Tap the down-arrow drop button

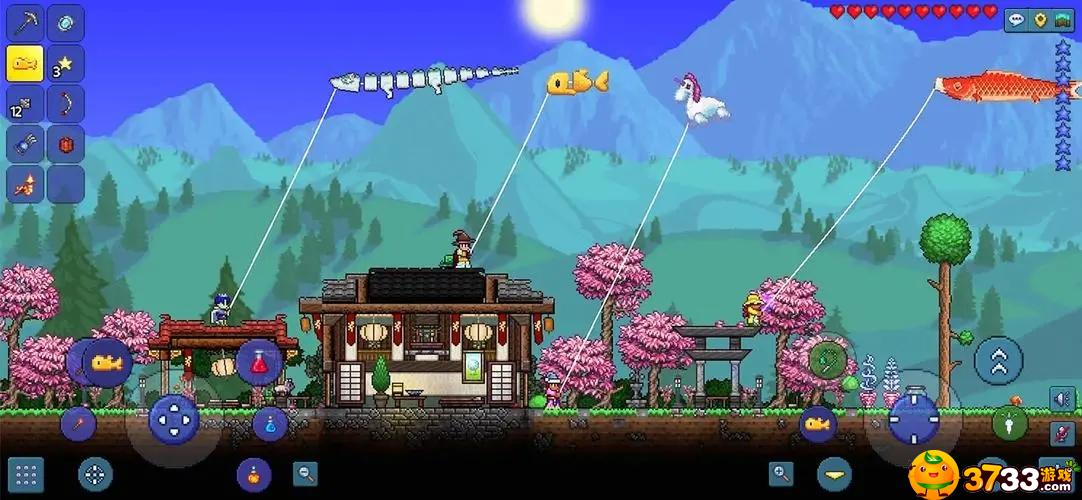point(834,473)
